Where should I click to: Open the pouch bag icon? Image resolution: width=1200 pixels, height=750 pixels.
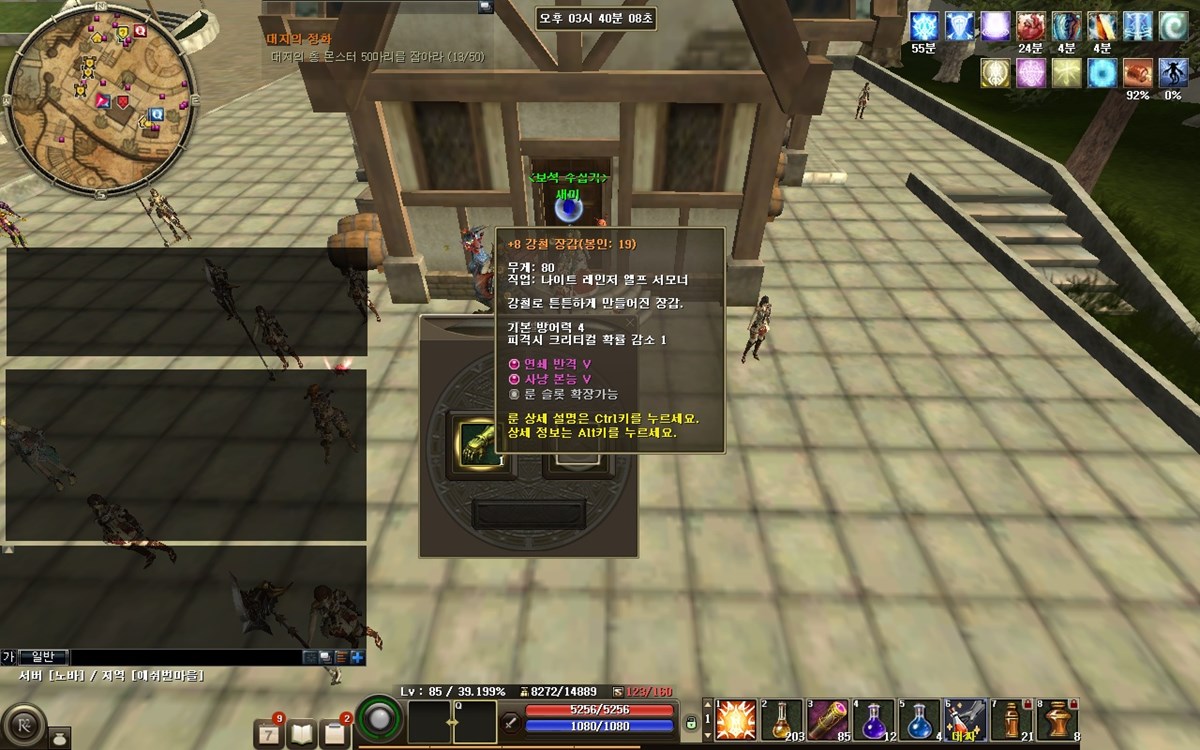coord(59,736)
